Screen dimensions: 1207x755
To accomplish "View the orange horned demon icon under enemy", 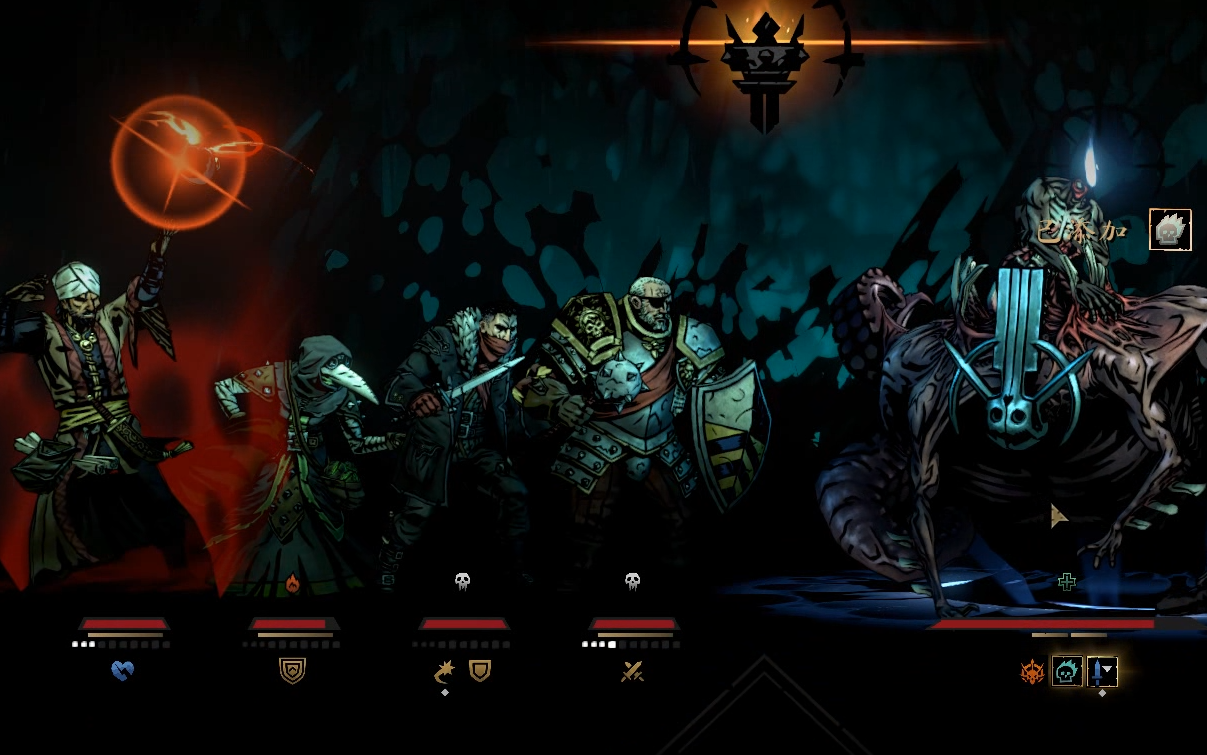I will (x=1032, y=672).
